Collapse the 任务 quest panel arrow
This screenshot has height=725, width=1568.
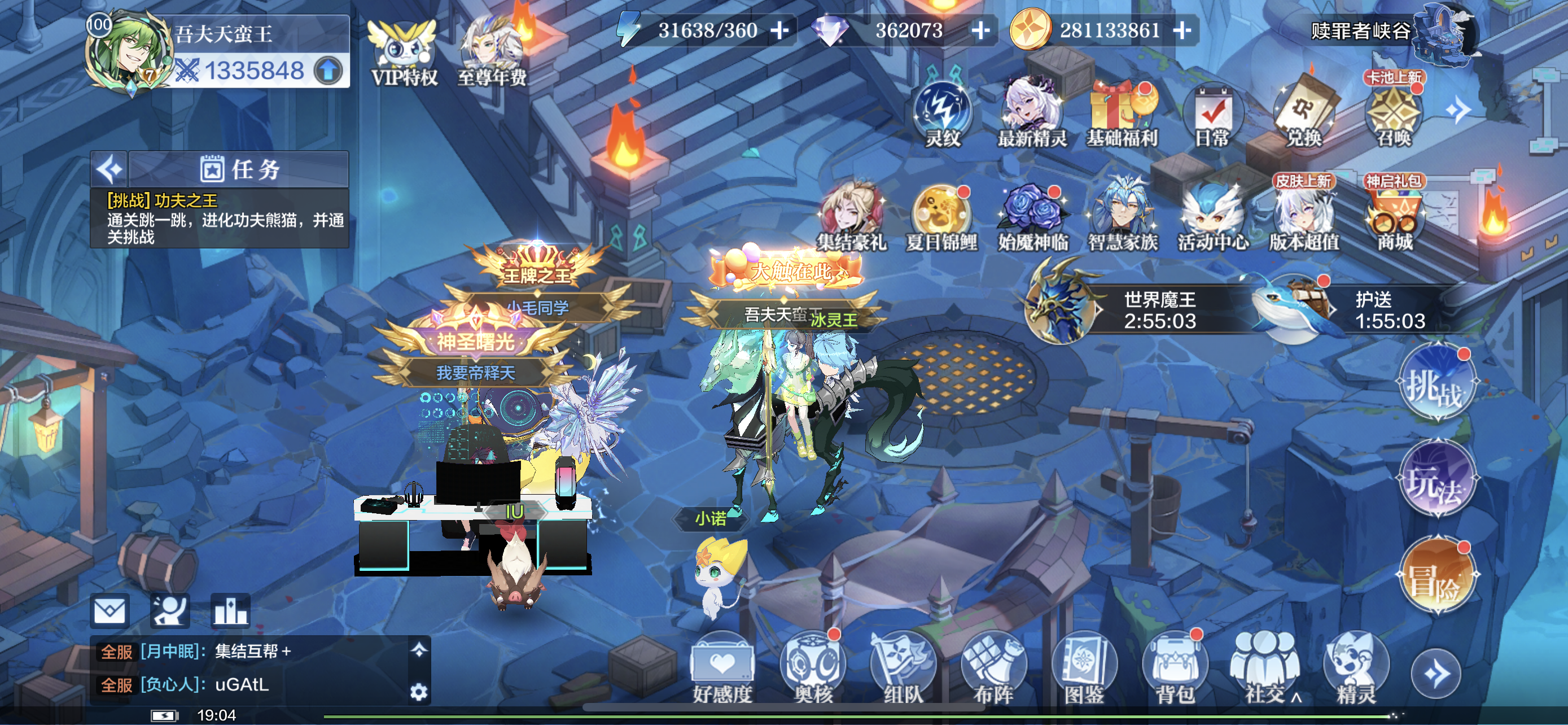(110, 169)
